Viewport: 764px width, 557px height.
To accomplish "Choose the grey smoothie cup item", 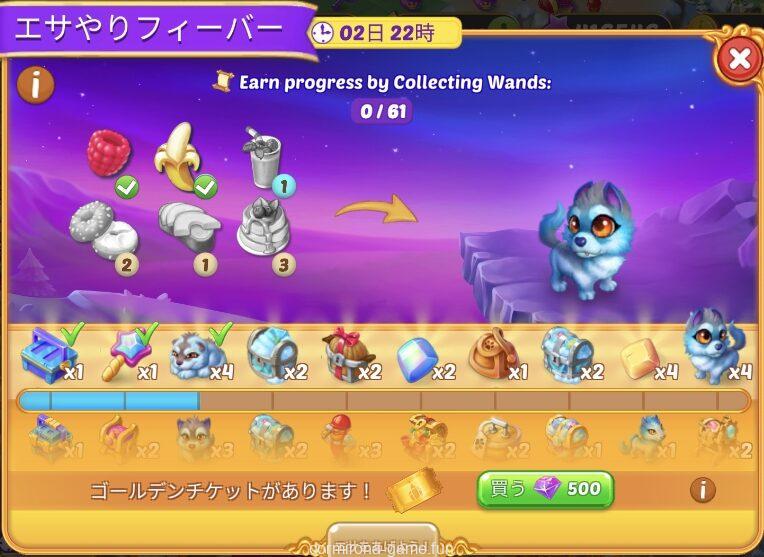I will tap(264, 158).
